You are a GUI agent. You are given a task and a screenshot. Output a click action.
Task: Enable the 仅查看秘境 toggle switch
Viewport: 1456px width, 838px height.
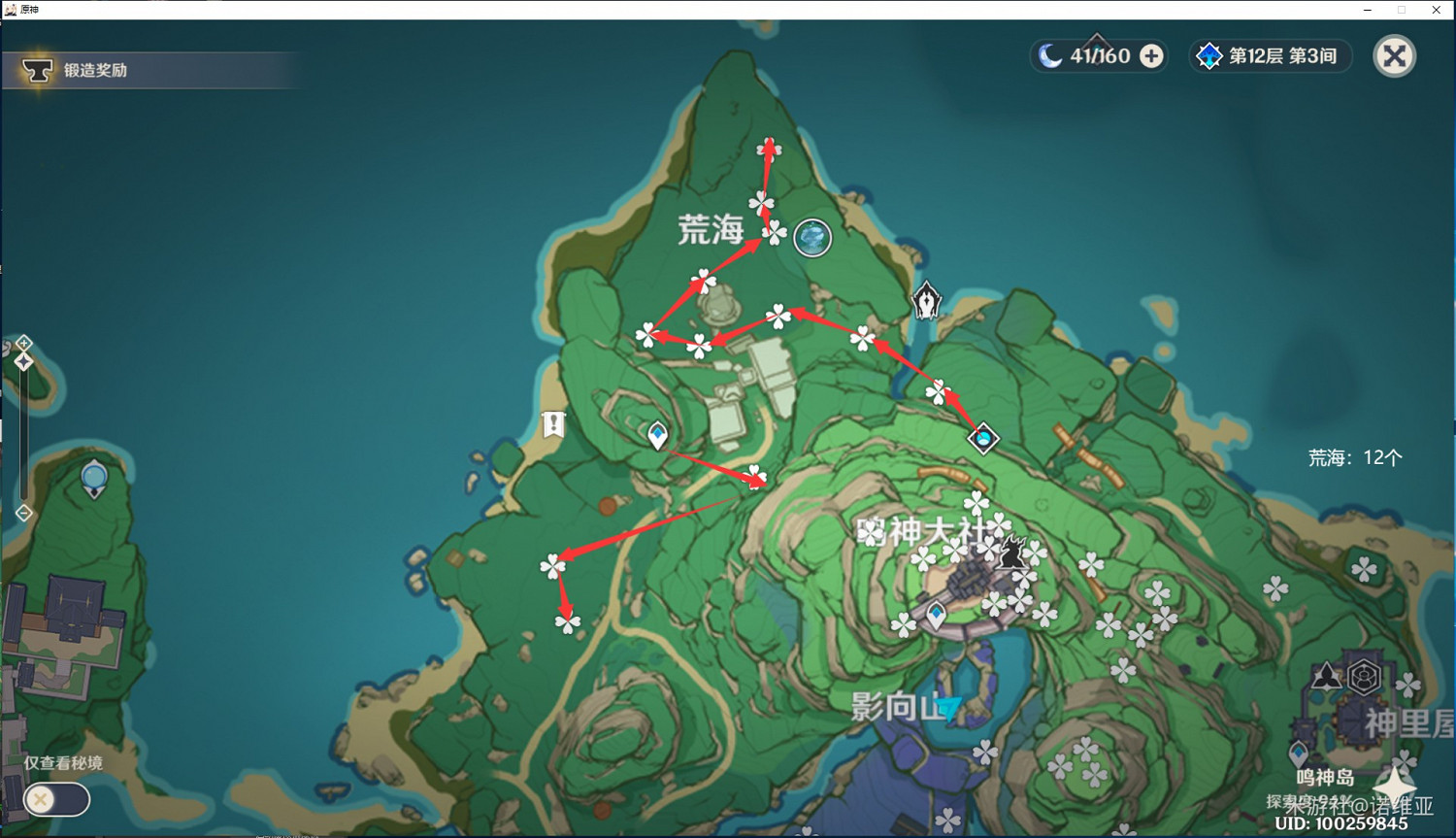pyautogui.click(x=56, y=799)
